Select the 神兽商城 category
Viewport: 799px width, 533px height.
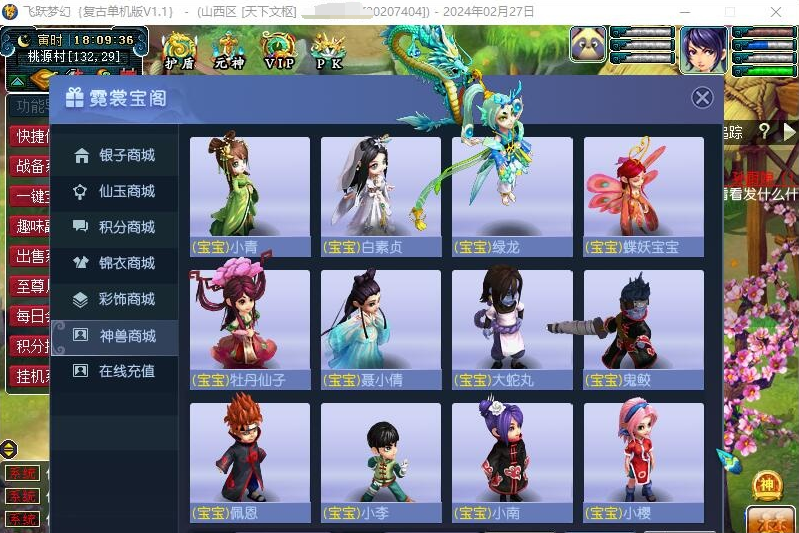point(115,336)
